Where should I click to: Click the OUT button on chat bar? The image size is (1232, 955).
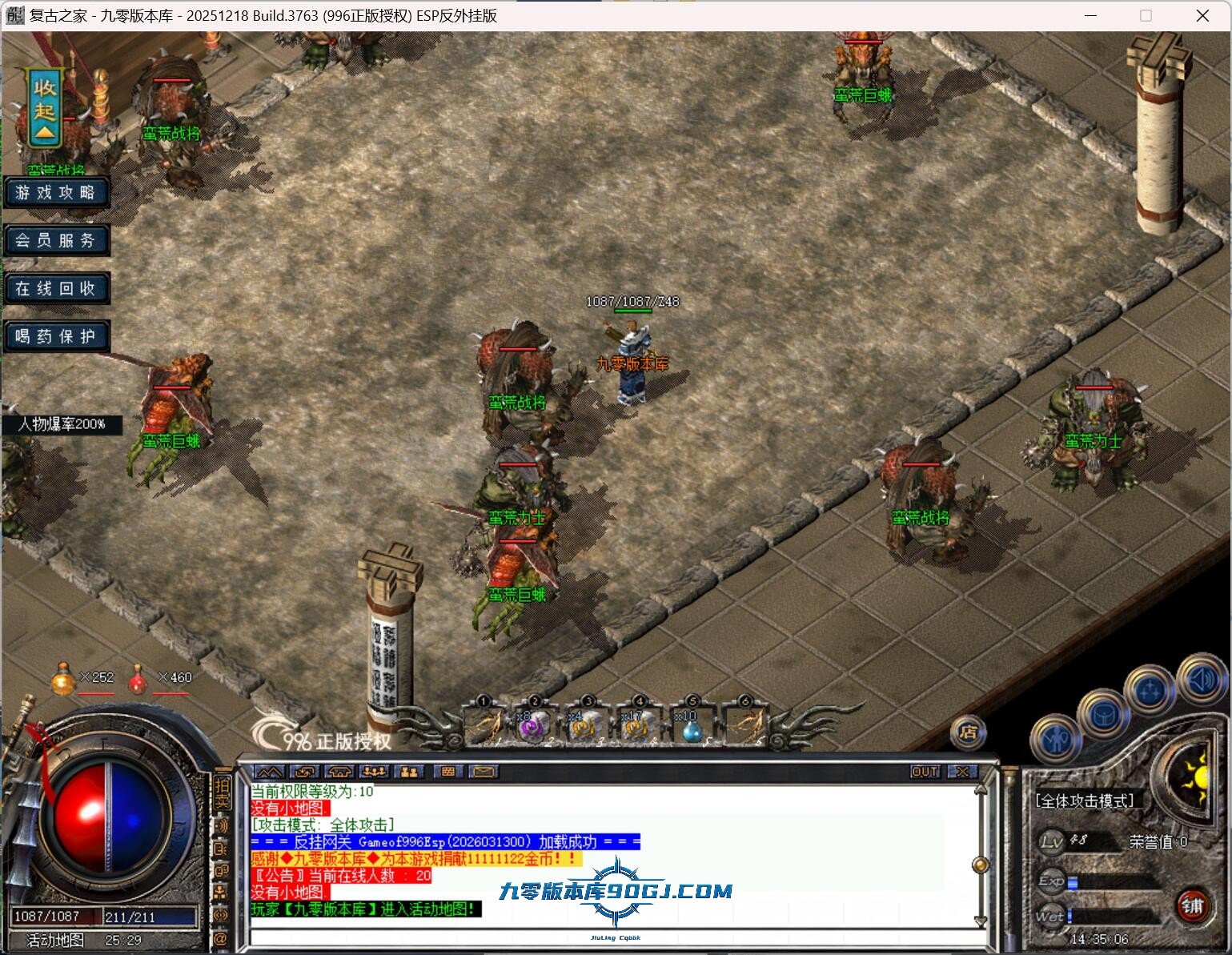tap(925, 772)
